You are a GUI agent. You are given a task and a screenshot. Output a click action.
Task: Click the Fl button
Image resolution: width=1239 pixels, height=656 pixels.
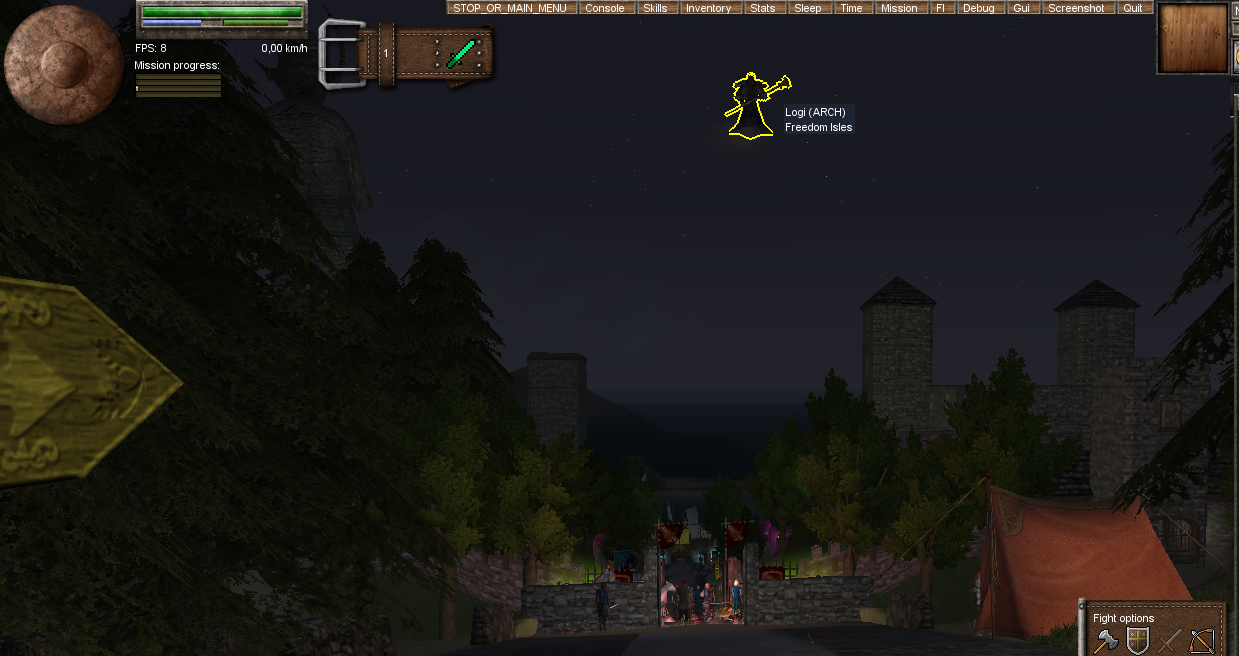point(940,8)
